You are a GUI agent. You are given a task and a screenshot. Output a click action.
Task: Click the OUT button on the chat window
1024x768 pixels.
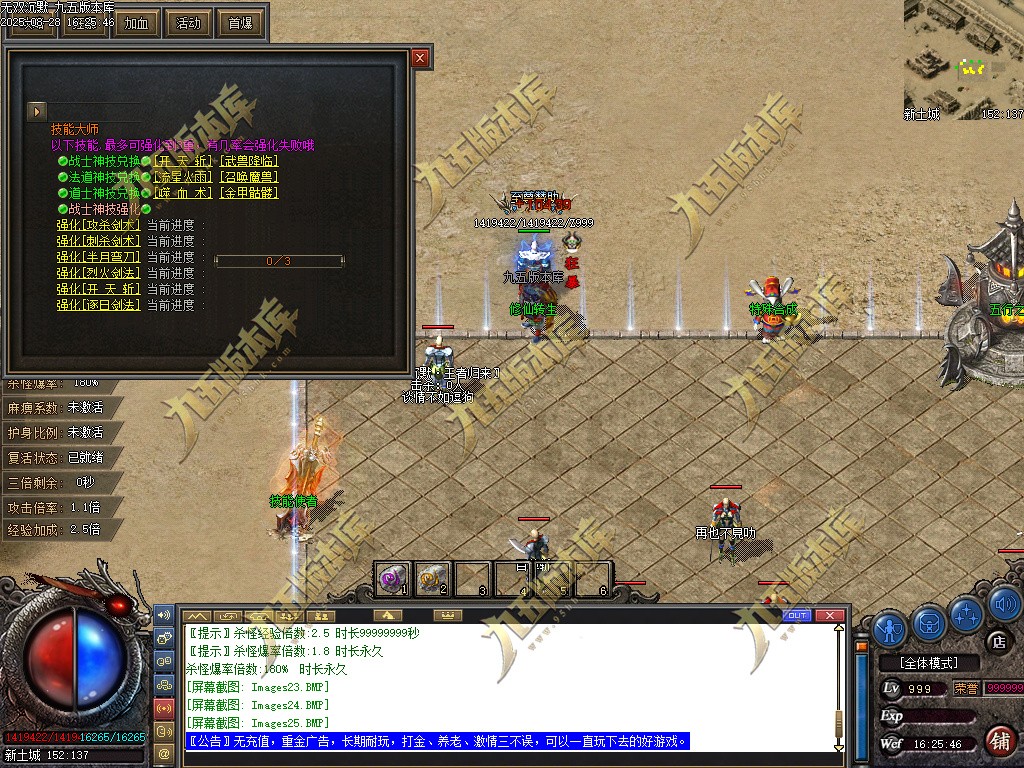(797, 615)
